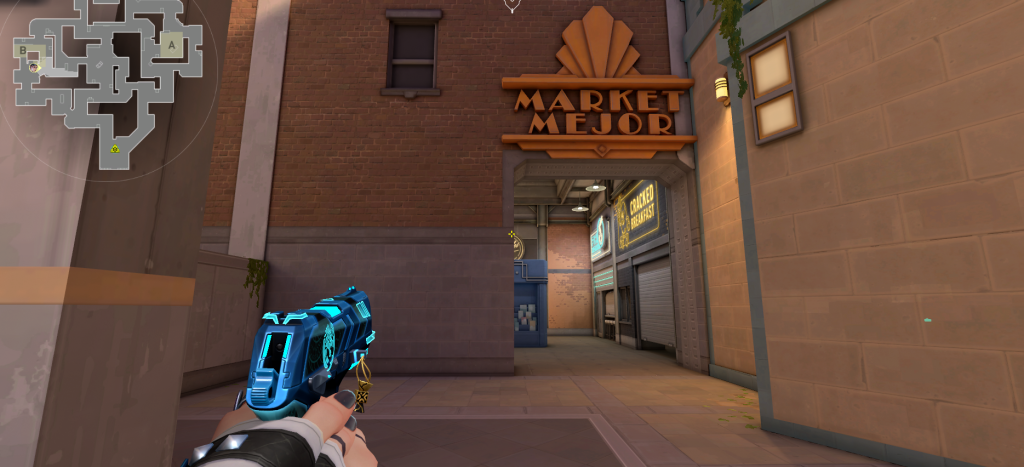Select the yellow spike icon on the minimap
Viewport: 1024px width, 467px height.
pyautogui.click(x=116, y=149)
